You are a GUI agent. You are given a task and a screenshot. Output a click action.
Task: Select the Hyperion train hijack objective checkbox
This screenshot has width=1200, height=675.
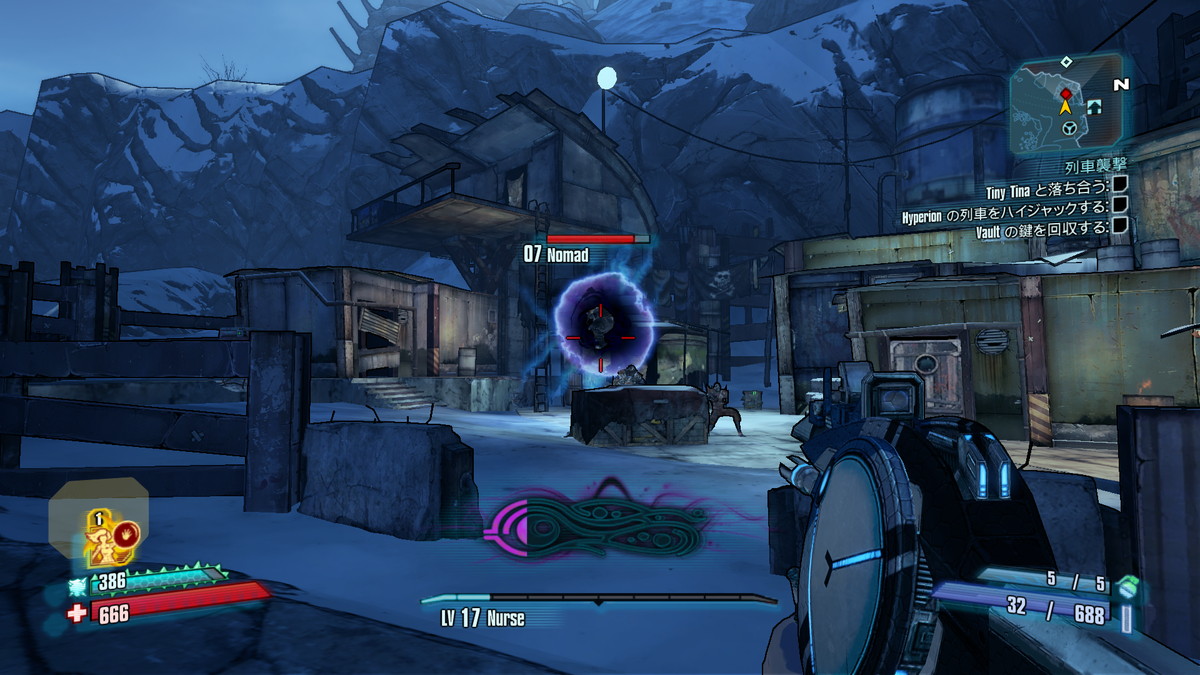point(1120,205)
